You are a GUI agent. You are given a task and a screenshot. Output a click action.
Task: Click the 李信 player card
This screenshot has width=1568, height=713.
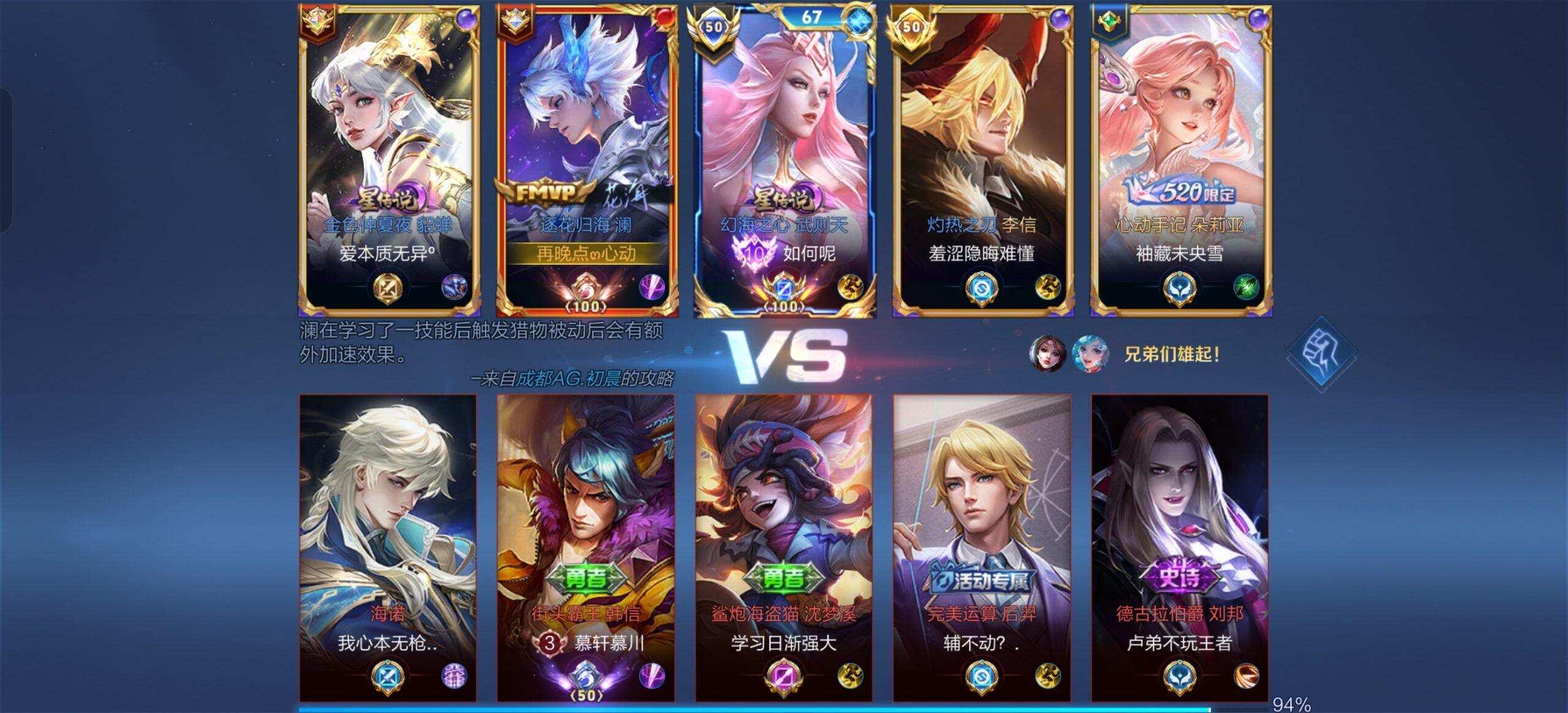982,160
